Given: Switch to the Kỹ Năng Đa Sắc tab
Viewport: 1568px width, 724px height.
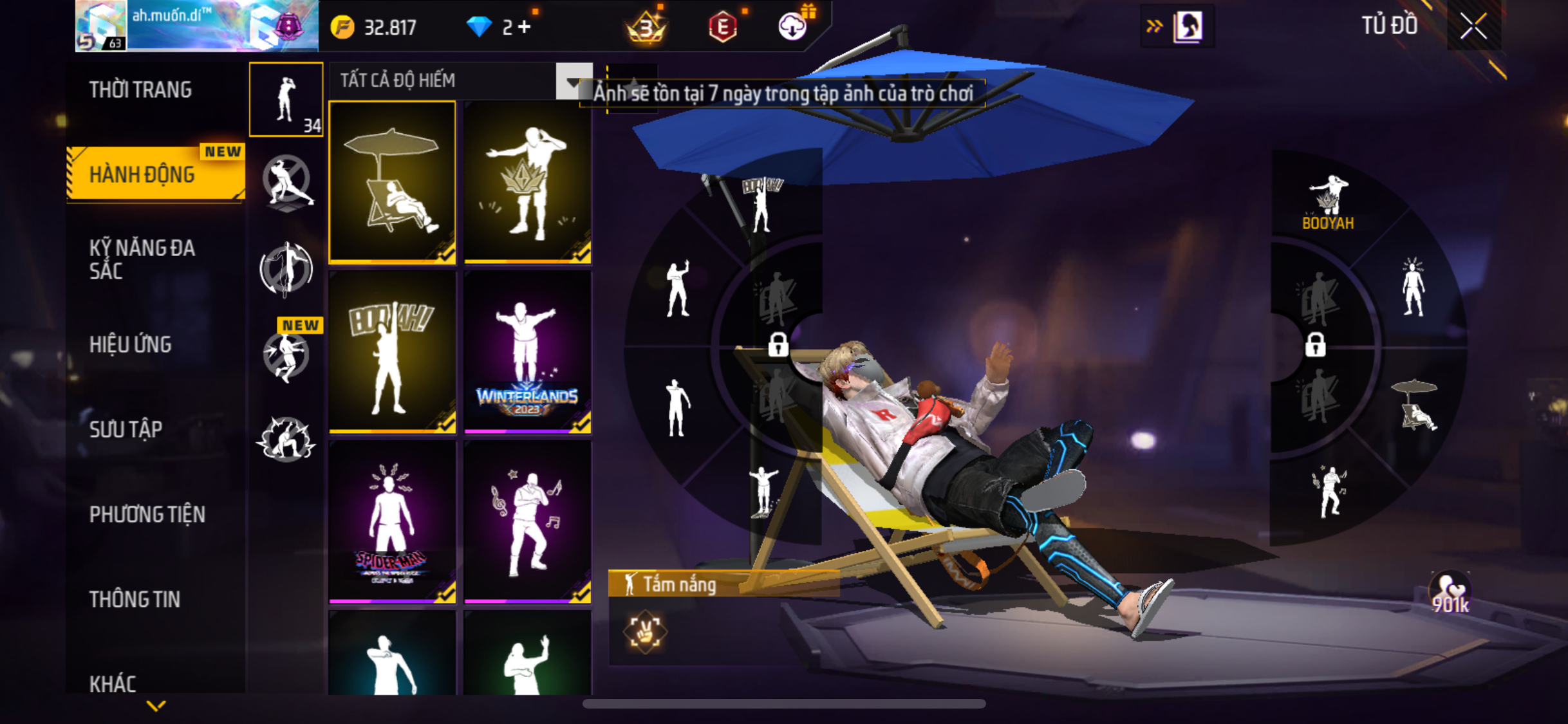Looking at the screenshot, I should click(x=142, y=259).
